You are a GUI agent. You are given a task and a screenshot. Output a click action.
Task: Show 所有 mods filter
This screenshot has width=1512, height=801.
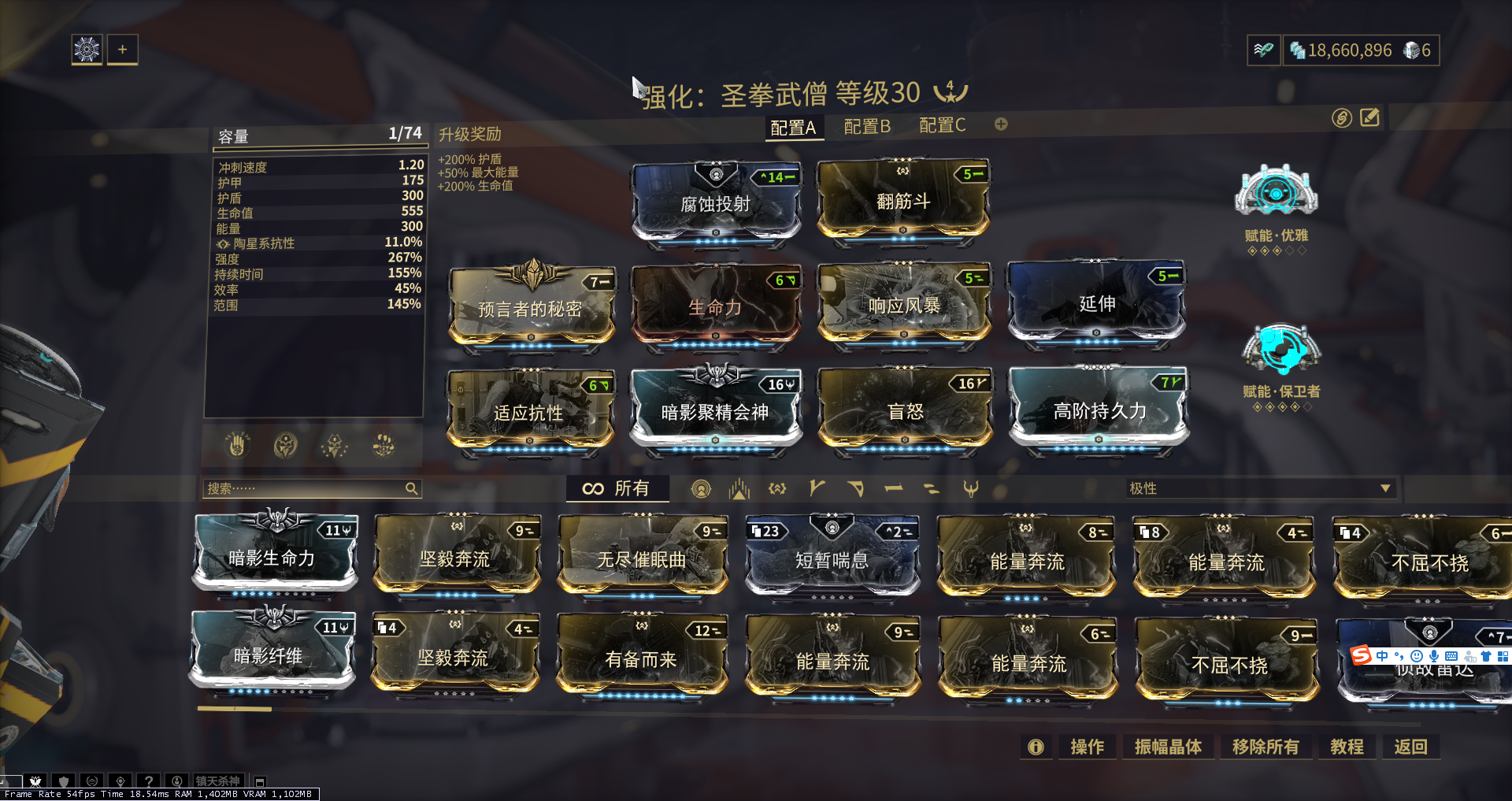617,489
